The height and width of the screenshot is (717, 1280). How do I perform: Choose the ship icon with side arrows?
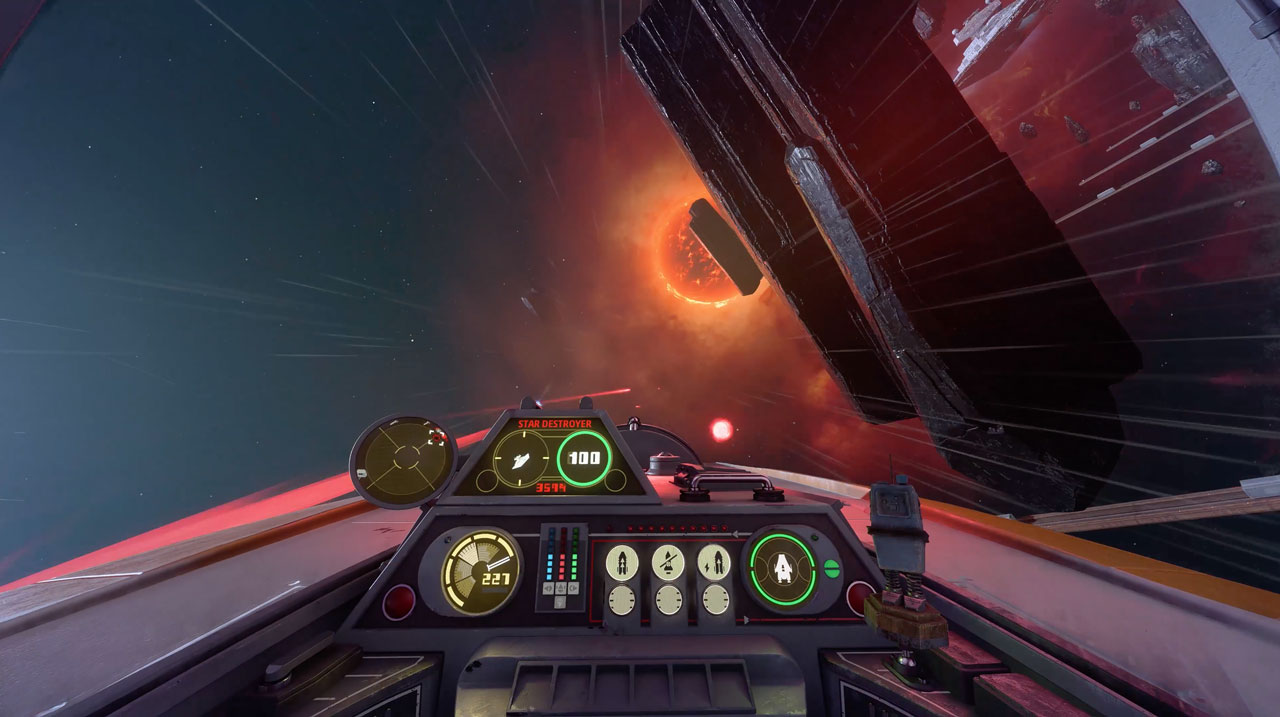621,563
